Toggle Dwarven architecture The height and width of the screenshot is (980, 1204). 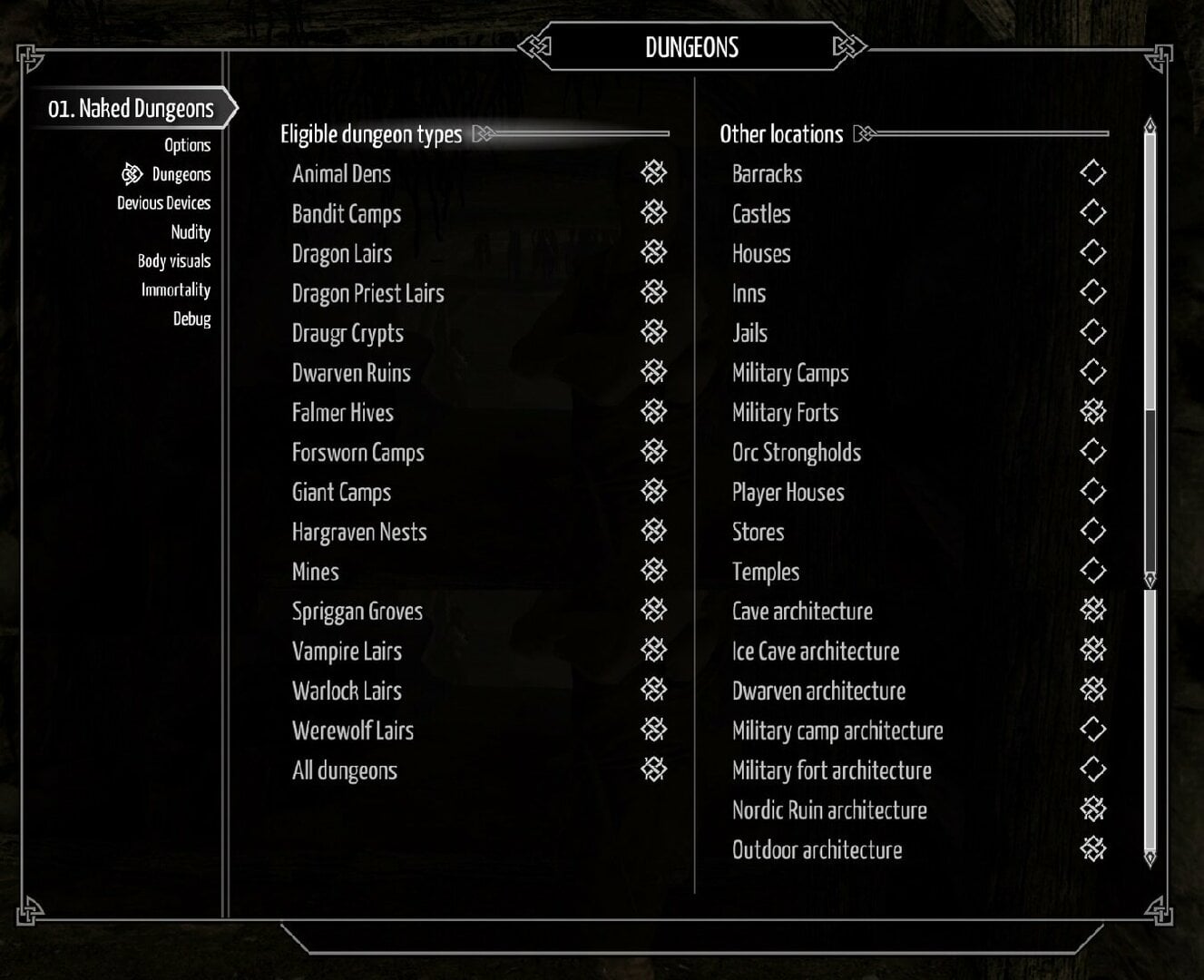1092,691
